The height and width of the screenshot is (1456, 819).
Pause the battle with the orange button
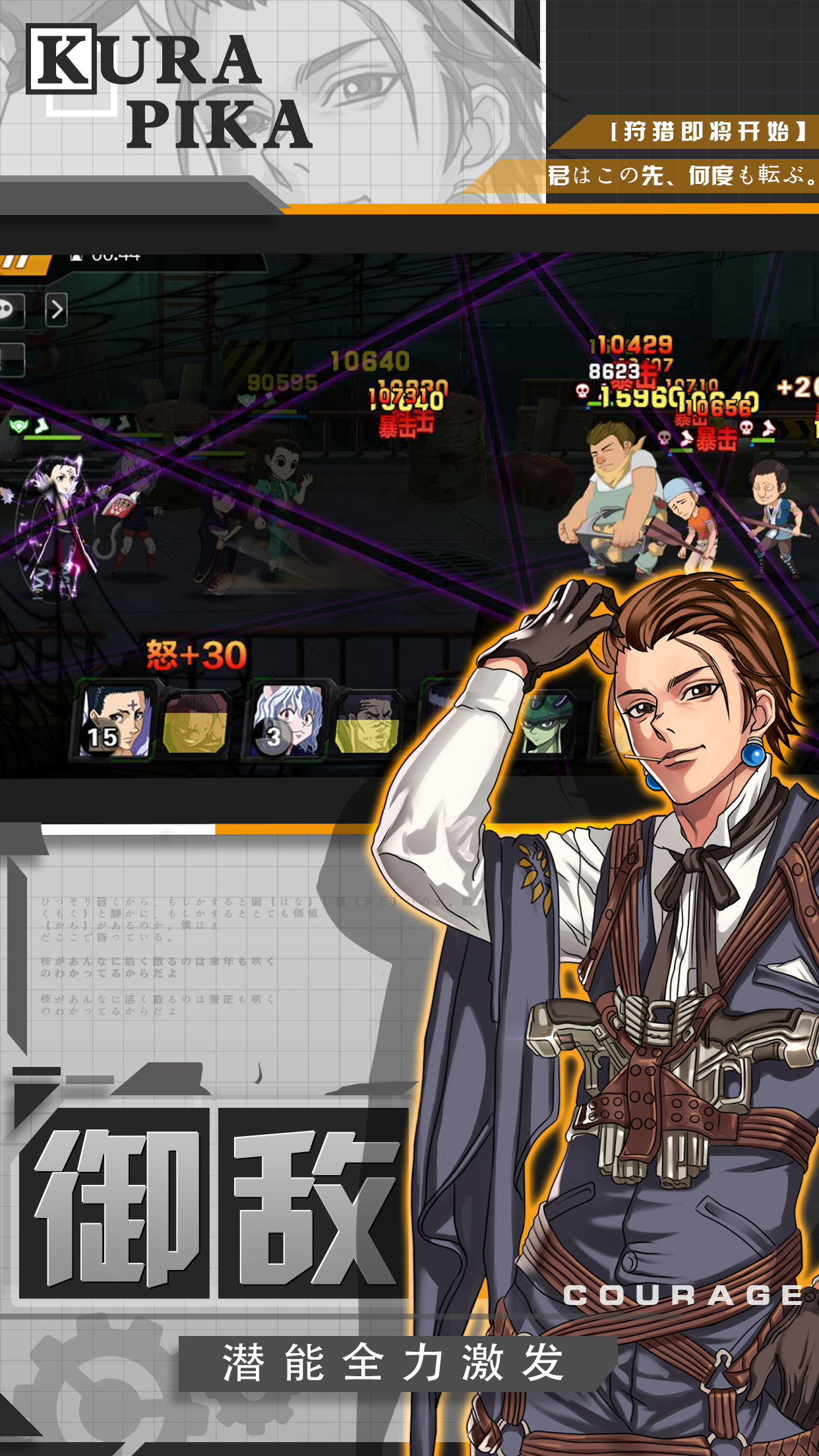[x=21, y=262]
